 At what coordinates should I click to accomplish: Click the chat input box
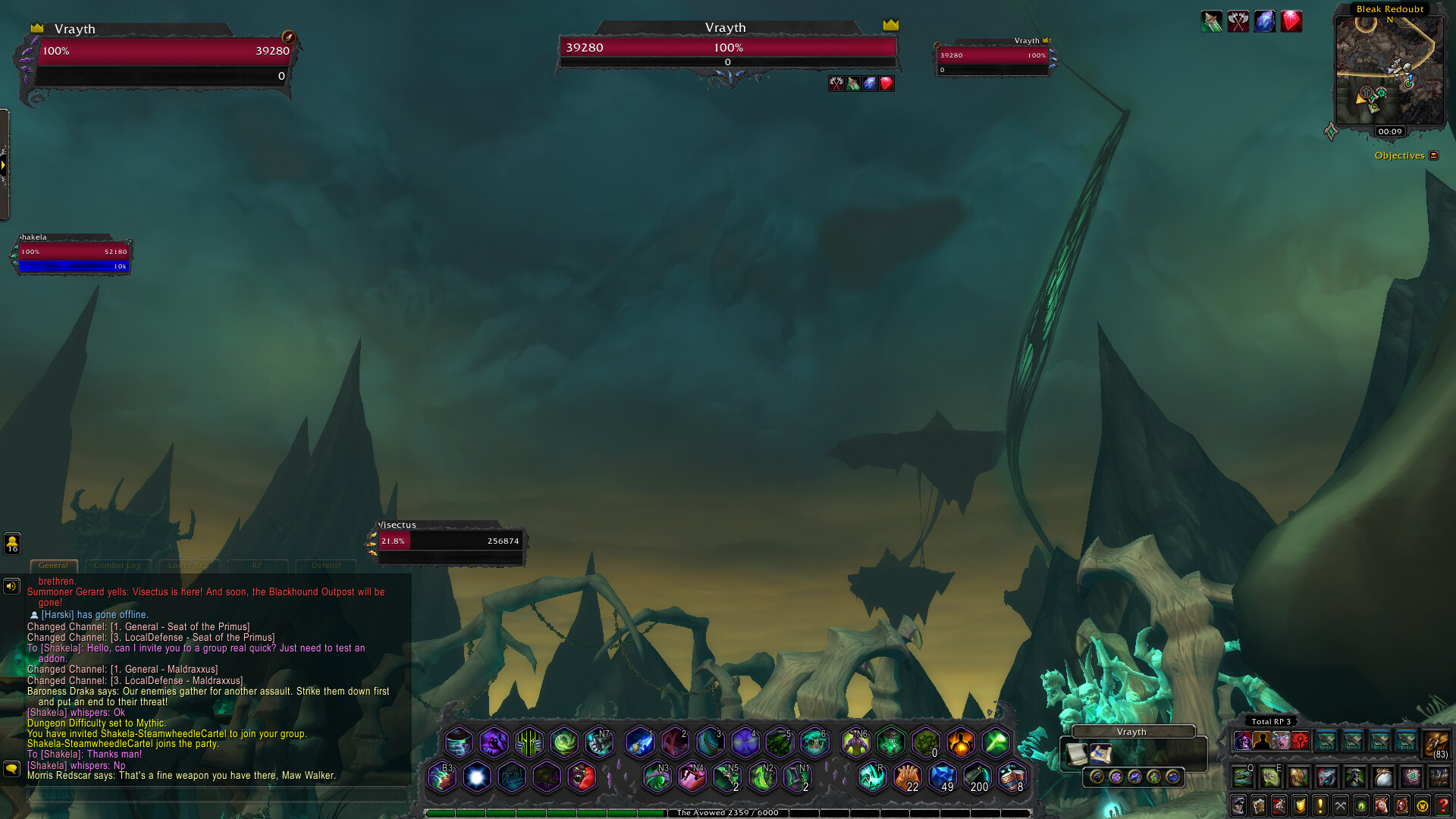point(216,794)
